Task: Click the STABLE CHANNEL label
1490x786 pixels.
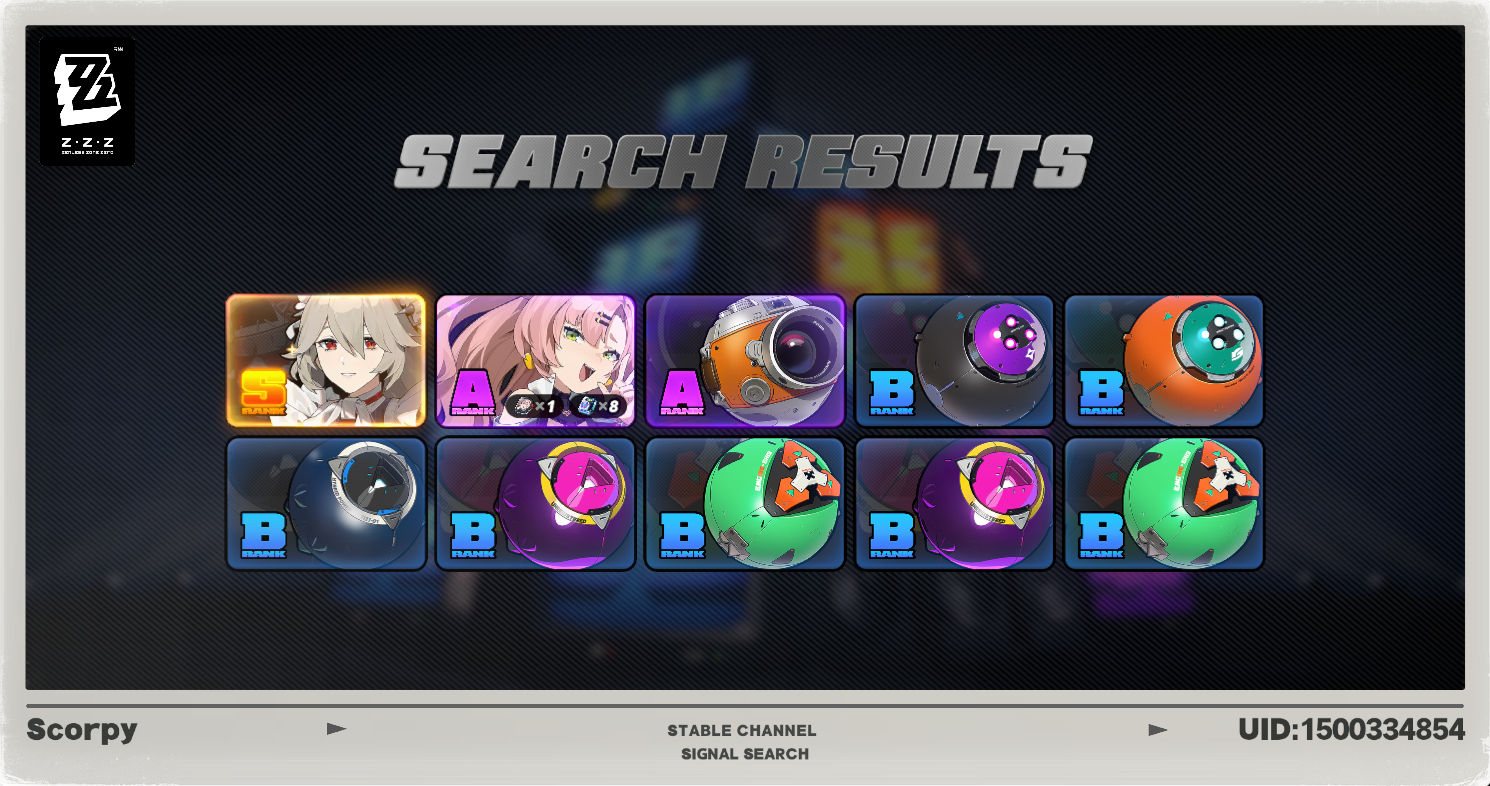Action: [x=744, y=730]
